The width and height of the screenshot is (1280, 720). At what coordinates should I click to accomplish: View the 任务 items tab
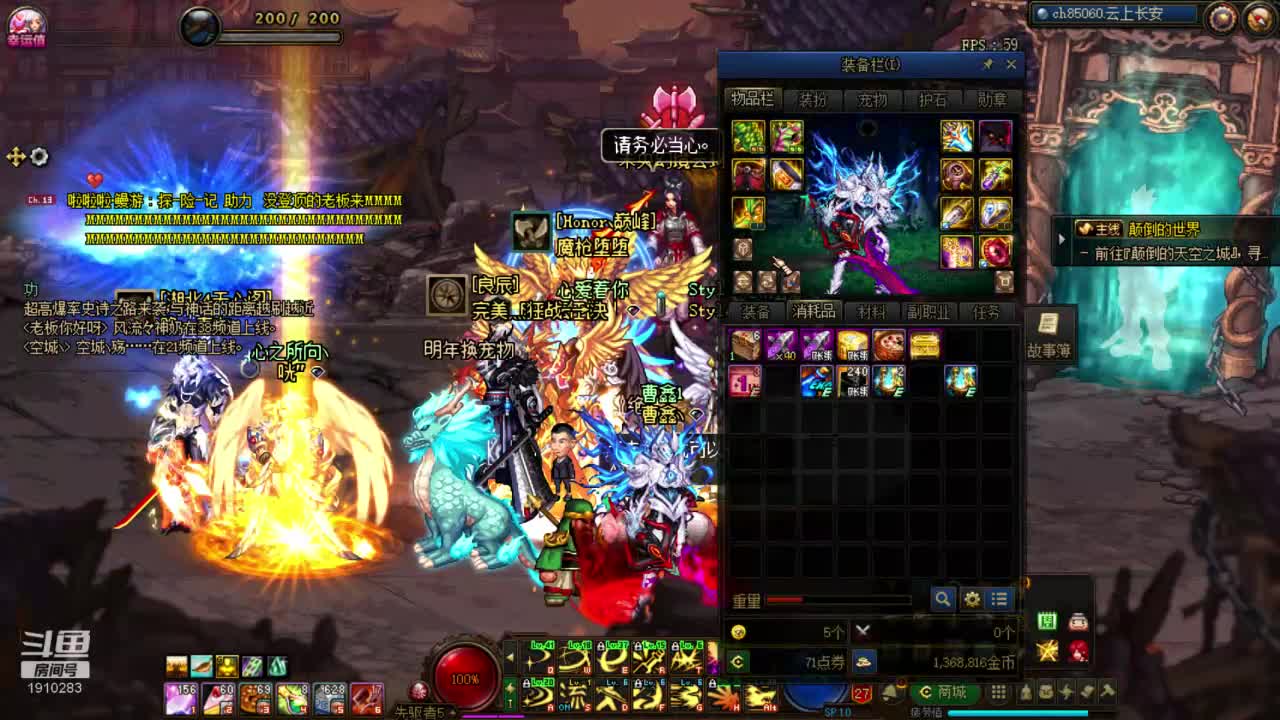[986, 312]
